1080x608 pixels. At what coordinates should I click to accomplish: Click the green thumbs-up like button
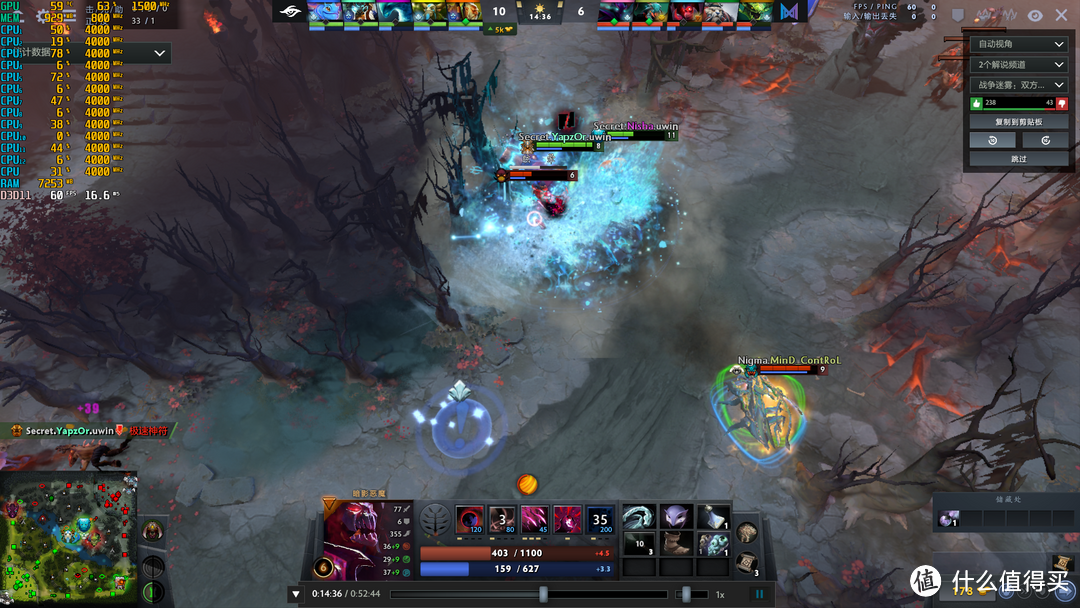(x=977, y=103)
